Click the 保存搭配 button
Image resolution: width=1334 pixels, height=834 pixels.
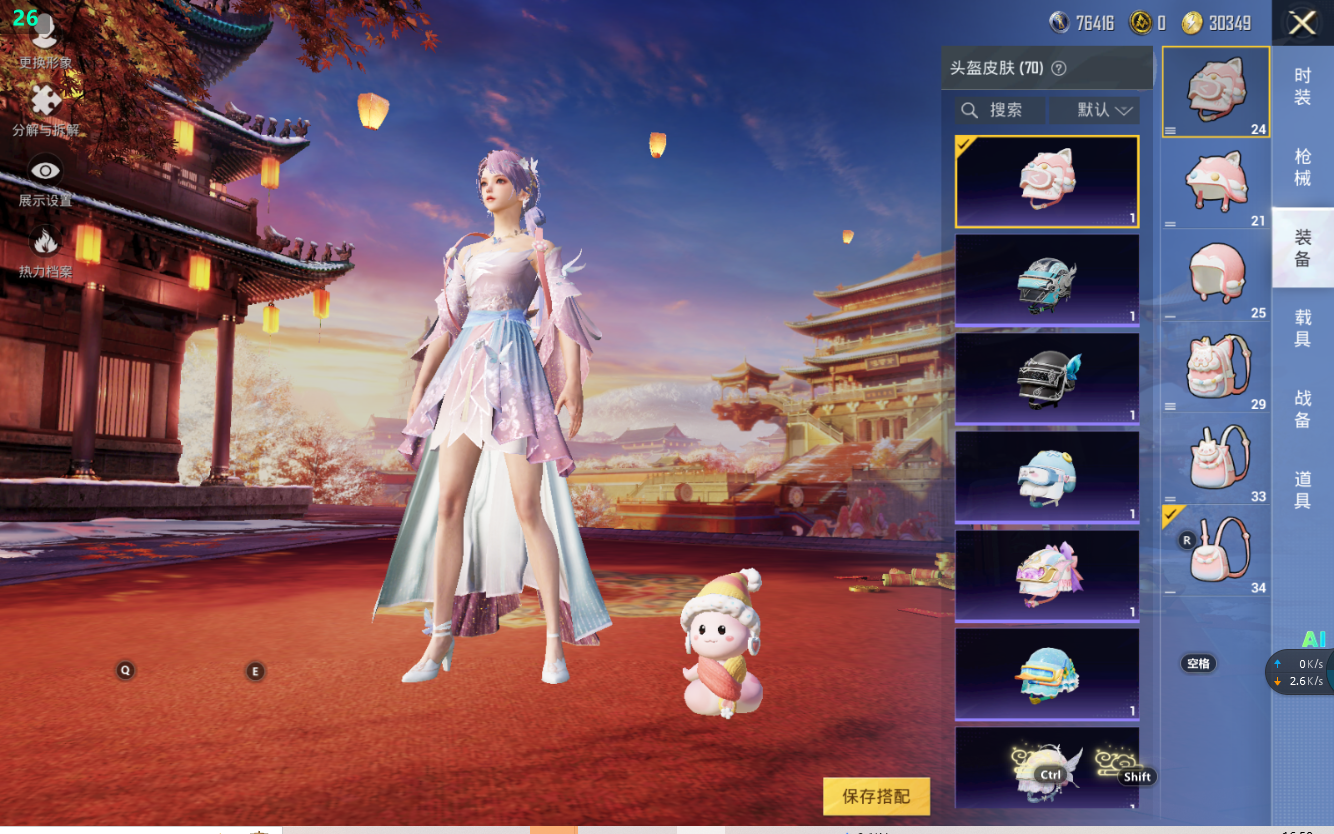(x=876, y=796)
